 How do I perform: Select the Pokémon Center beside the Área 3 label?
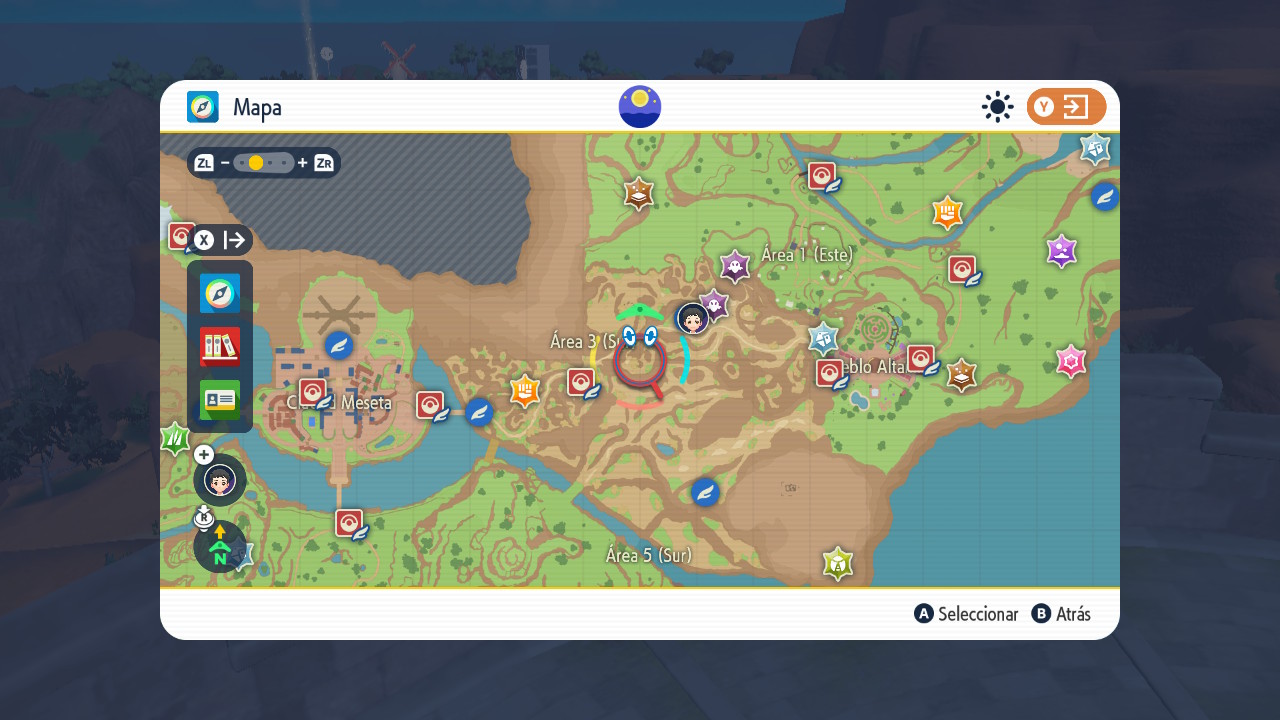(582, 382)
